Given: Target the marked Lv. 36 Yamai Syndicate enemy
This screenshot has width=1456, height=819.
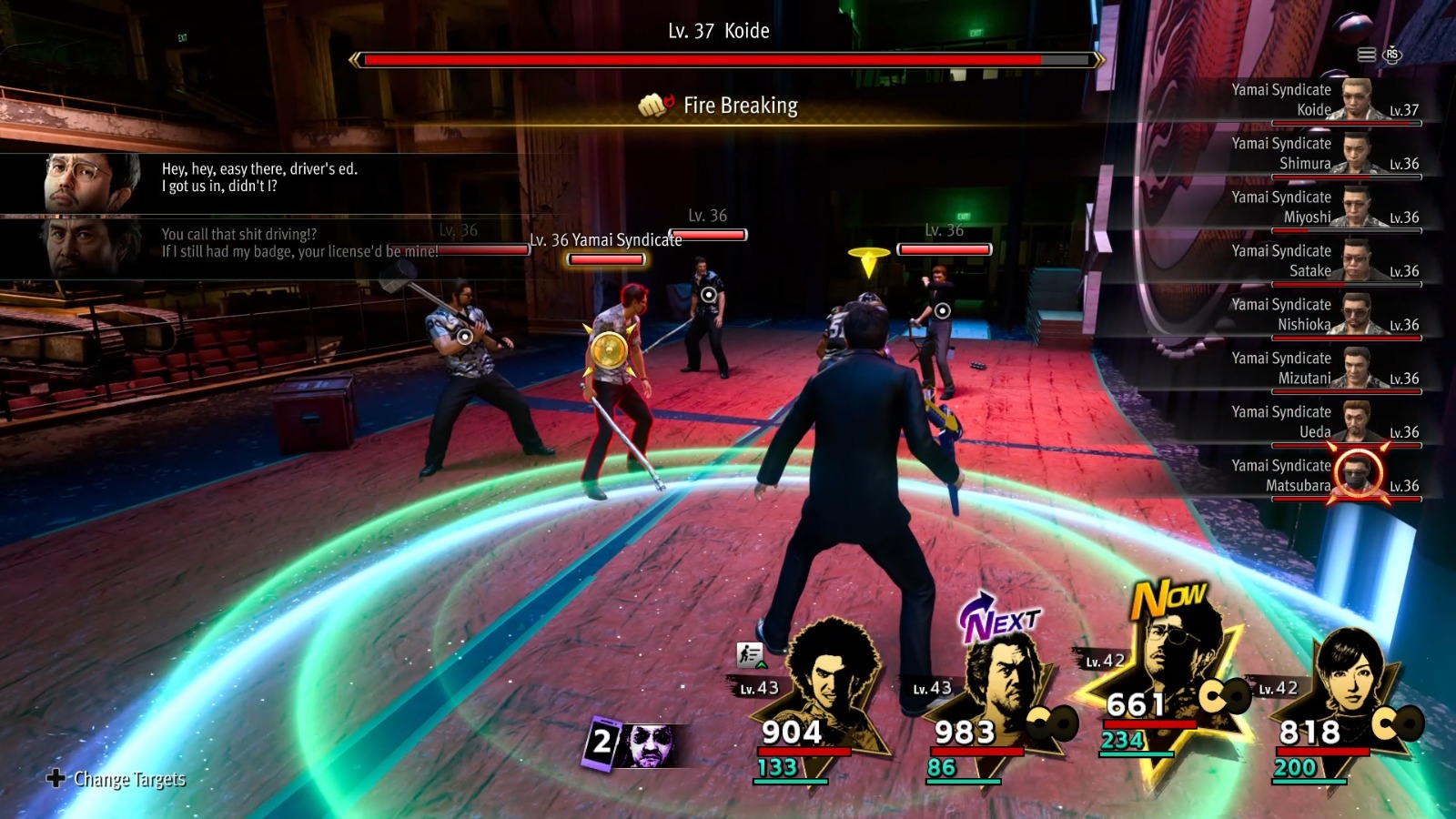Looking at the screenshot, I should tap(609, 350).
